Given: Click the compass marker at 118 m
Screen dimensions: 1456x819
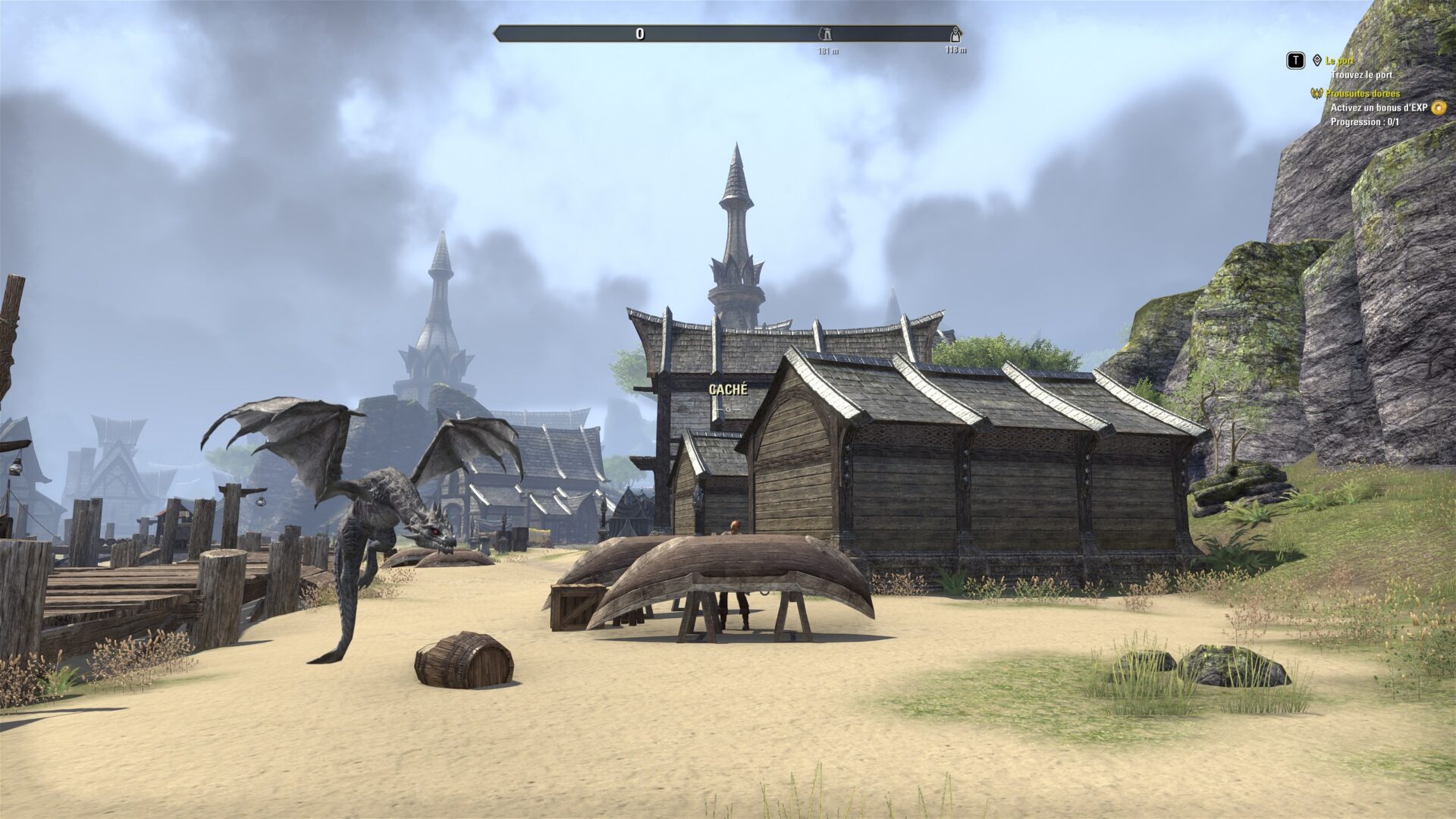Looking at the screenshot, I should point(956,34).
